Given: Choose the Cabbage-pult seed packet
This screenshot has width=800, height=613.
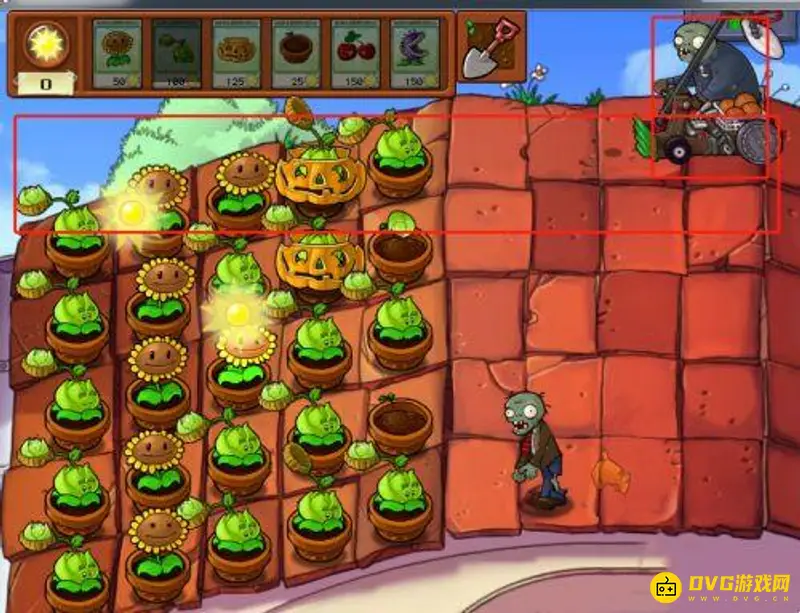Looking at the screenshot, I should (174, 52).
